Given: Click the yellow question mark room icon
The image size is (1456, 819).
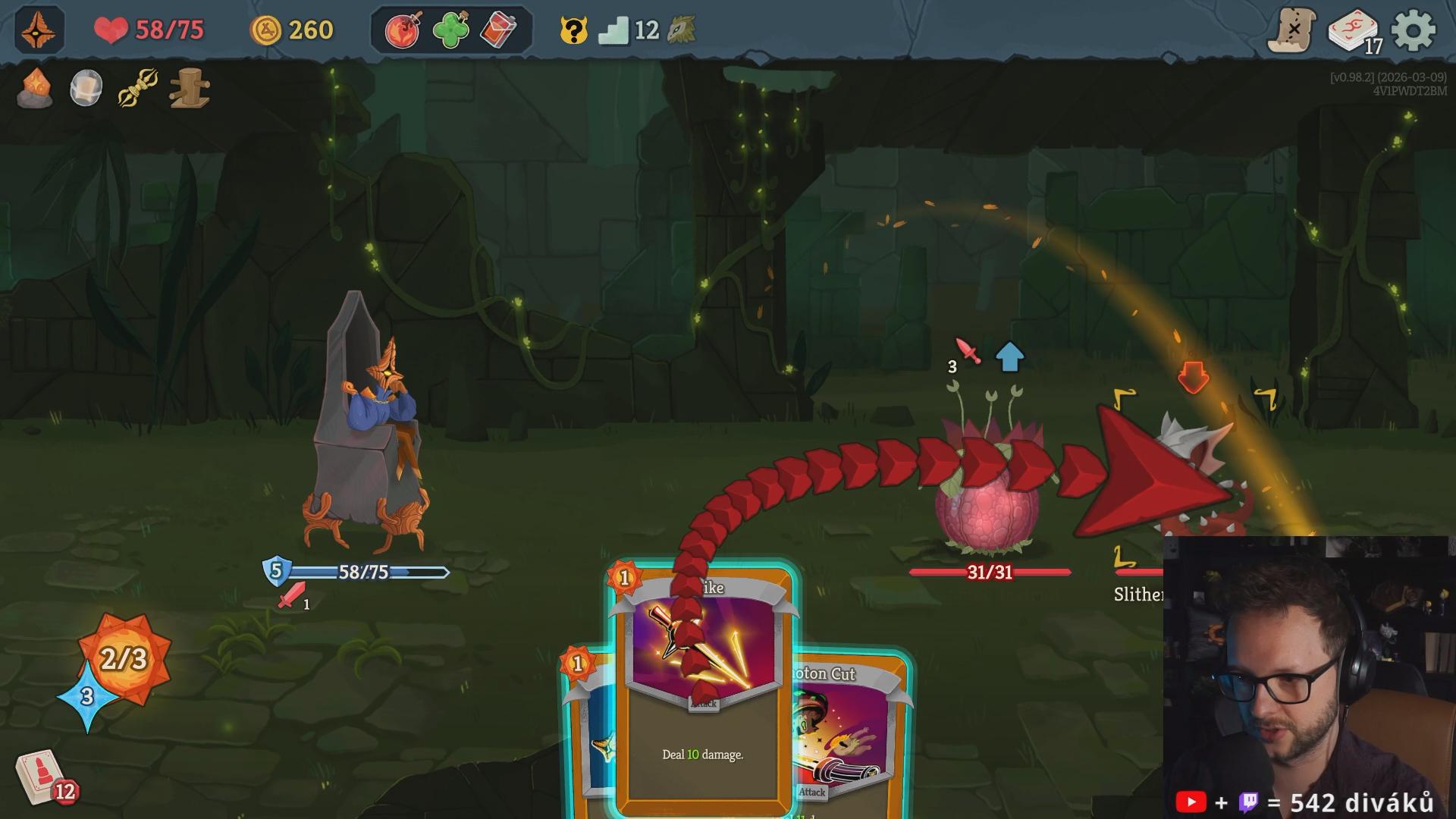Looking at the screenshot, I should (574, 31).
